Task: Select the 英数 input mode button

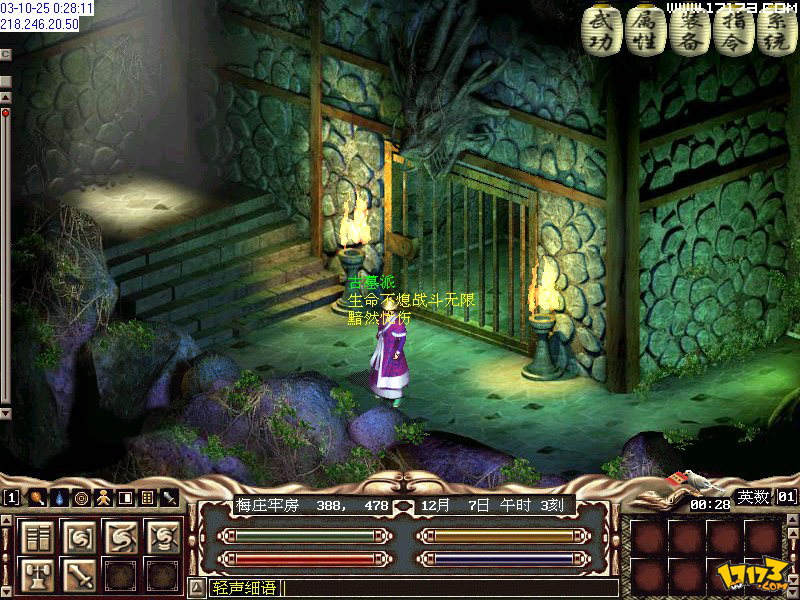Action: 753,497
